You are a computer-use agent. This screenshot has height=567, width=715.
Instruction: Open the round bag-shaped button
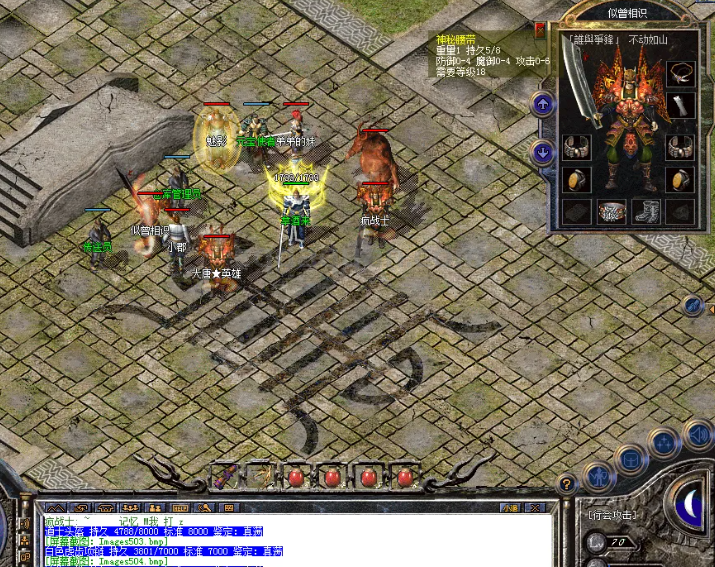(630, 459)
